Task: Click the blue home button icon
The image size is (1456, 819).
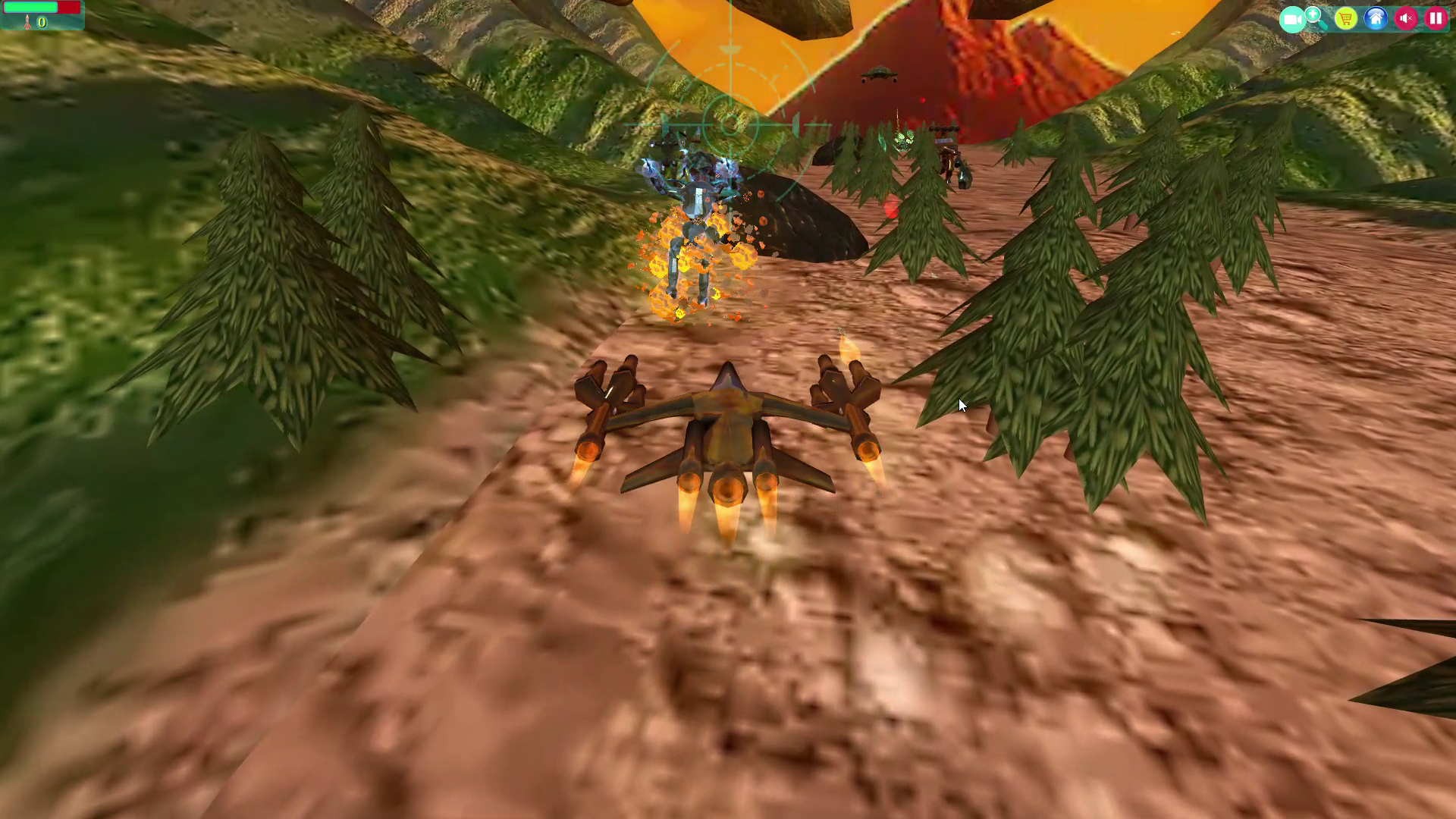Action: pos(1375,18)
